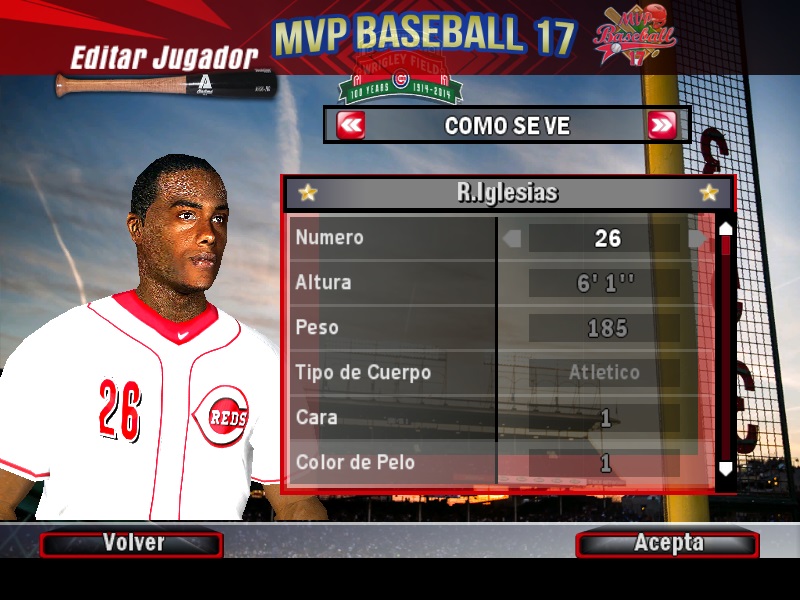Confirm changes with the Acepta button

pos(667,544)
